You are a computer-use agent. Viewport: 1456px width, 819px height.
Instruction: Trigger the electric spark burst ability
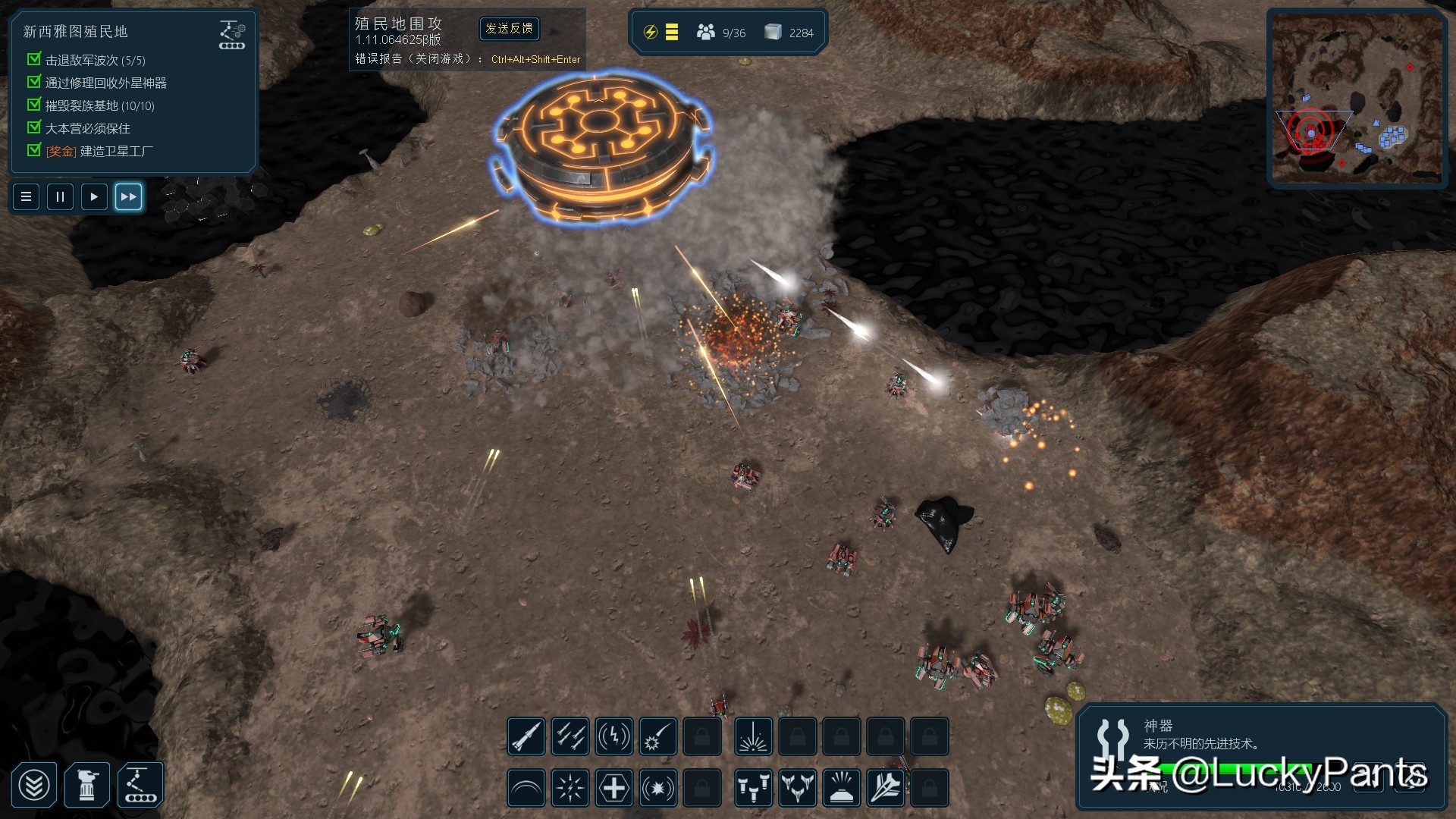click(x=570, y=789)
